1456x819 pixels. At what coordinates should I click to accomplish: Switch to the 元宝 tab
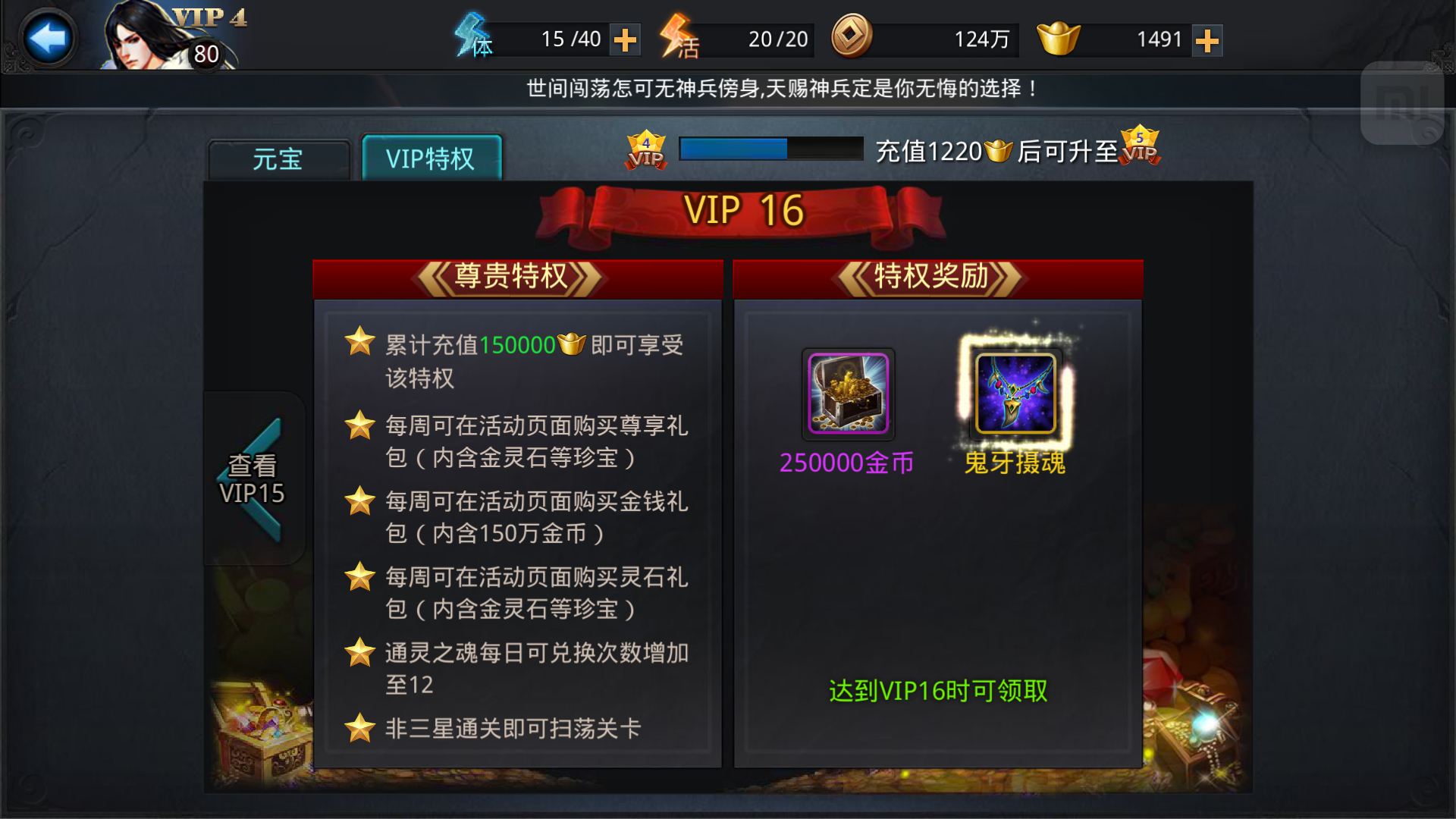[278, 159]
